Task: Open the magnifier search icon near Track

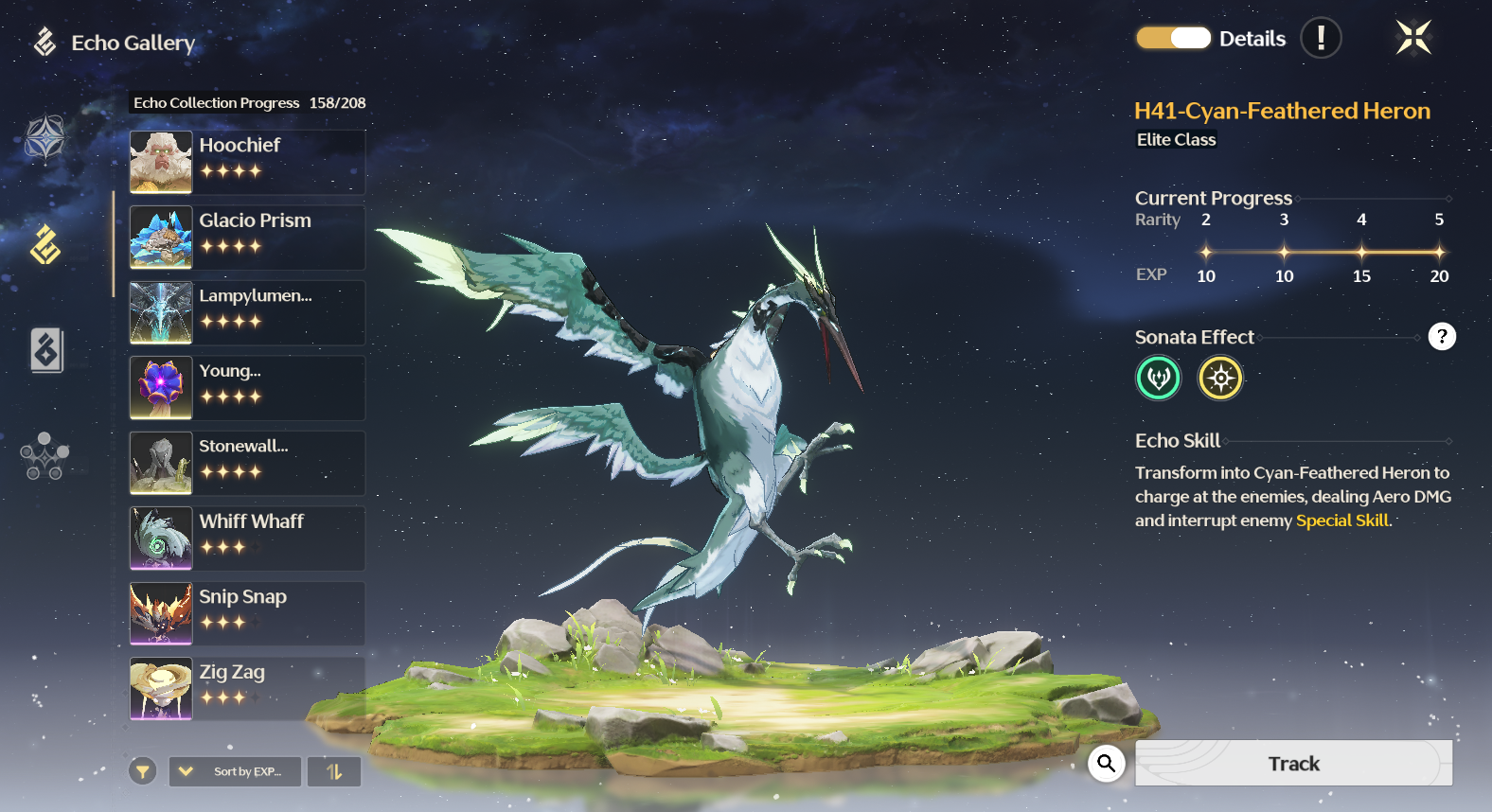Action: 1106,764
